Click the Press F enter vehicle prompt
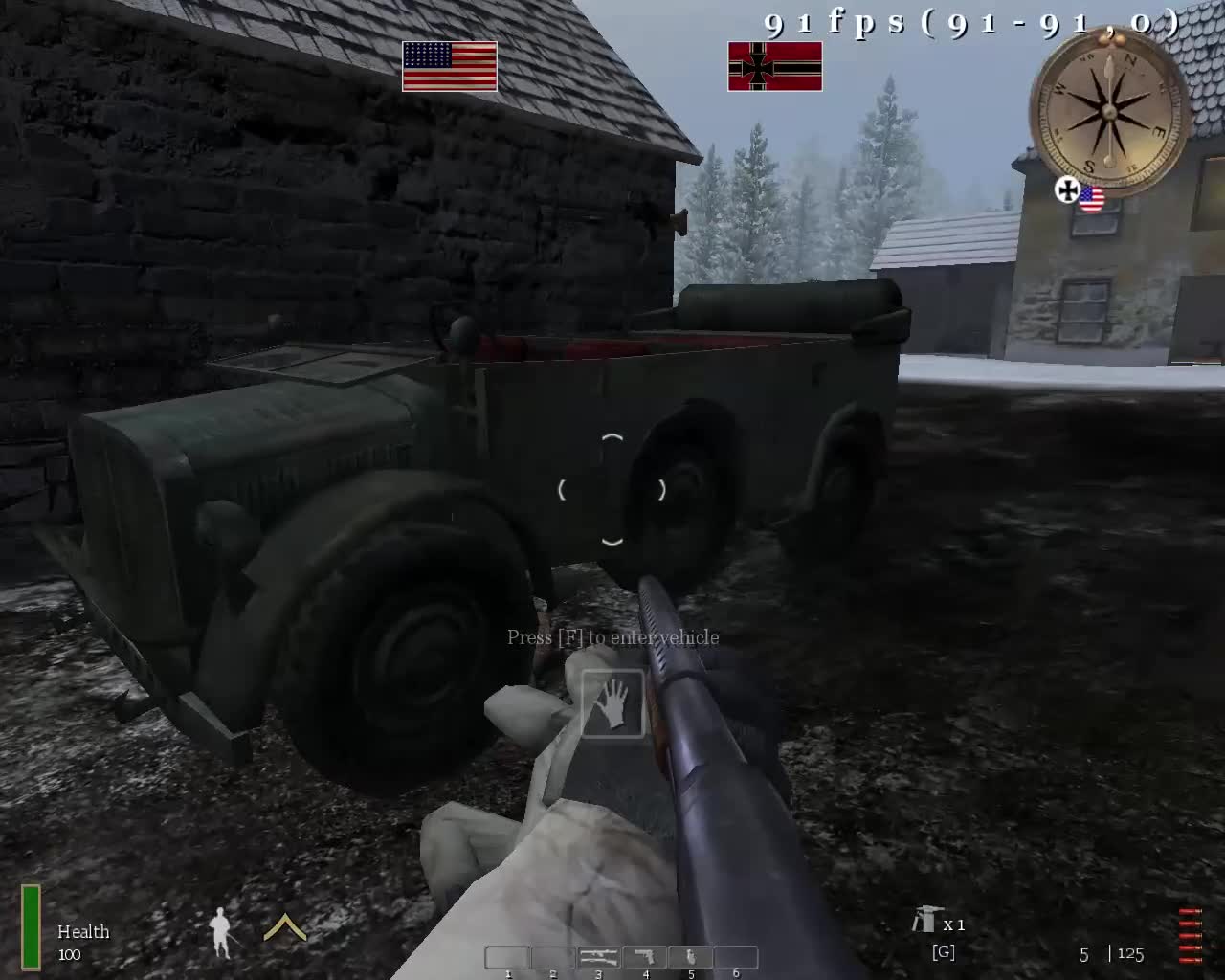 coord(612,636)
